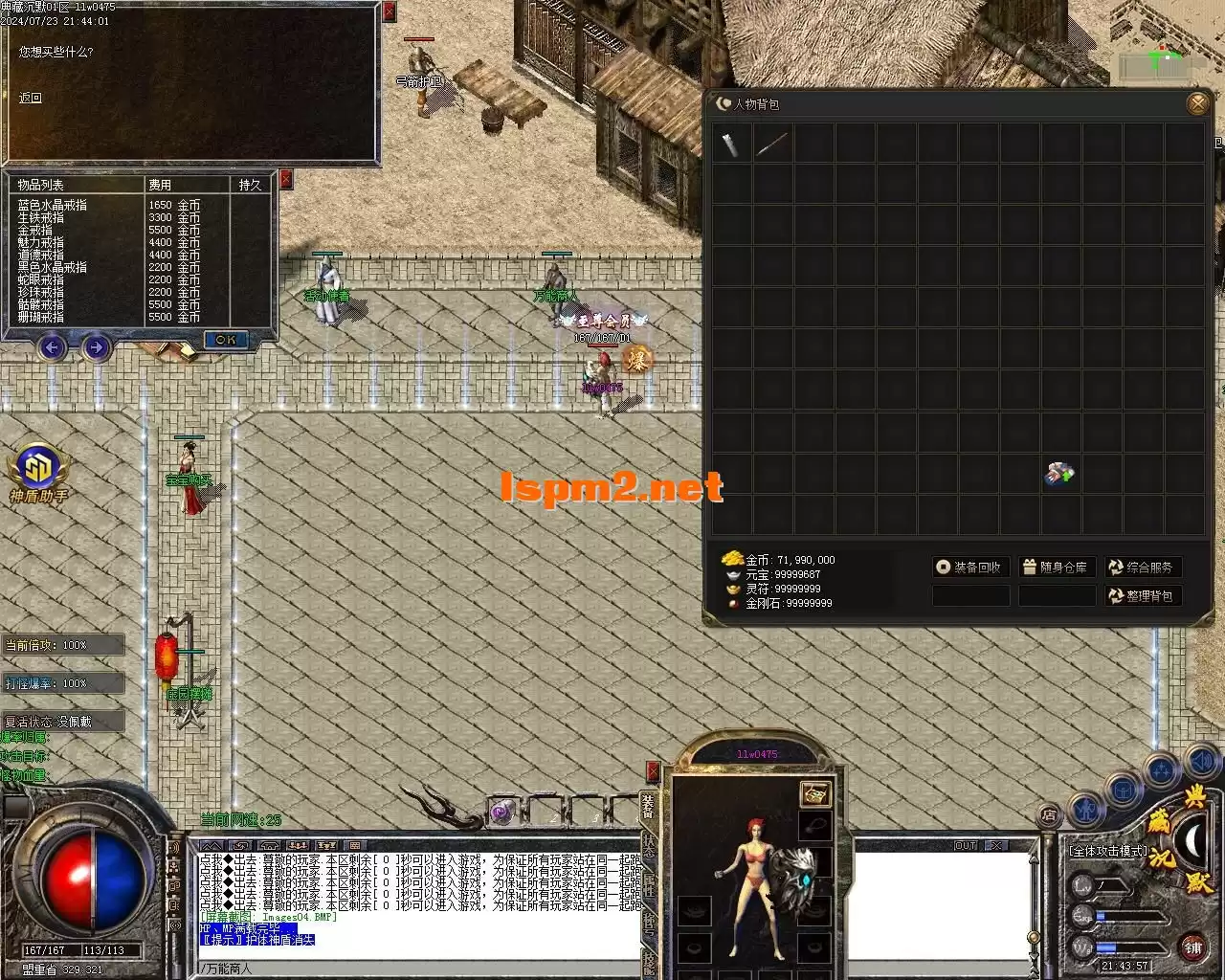This screenshot has width=1225, height=980.
Task: Open the 店 shop round button
Action: [1050, 815]
